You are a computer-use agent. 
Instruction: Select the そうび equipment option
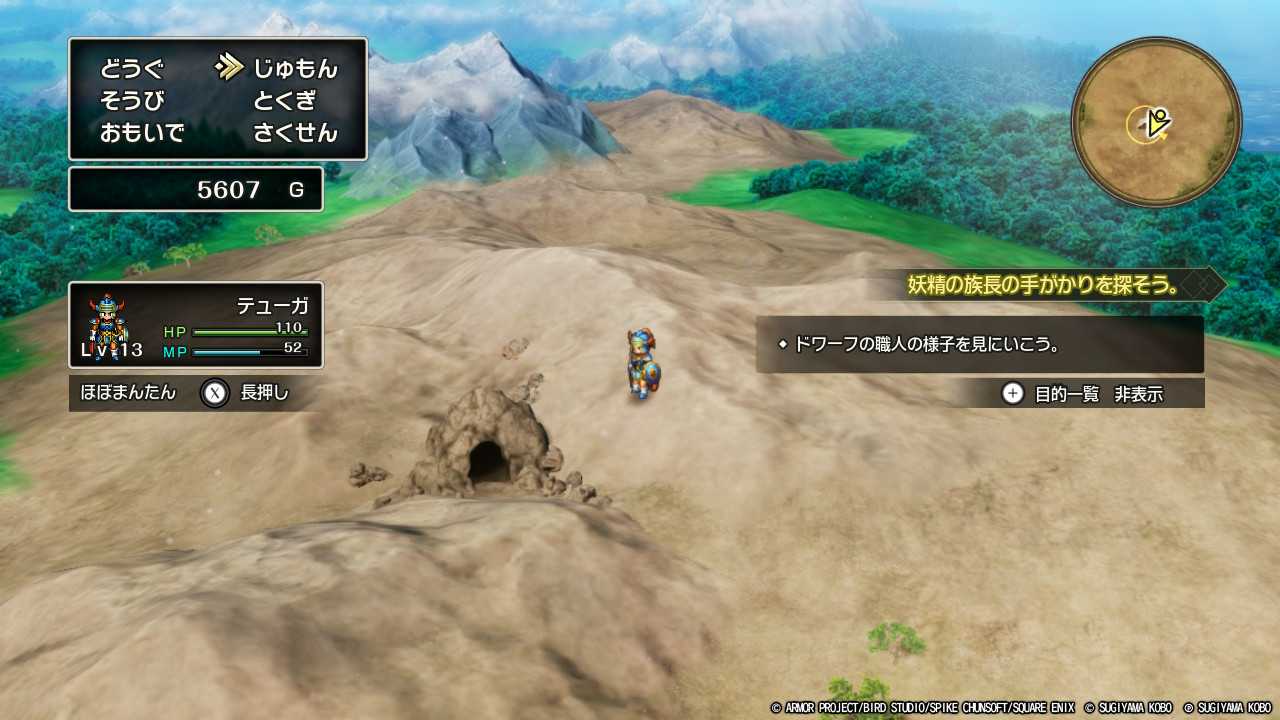pos(131,98)
